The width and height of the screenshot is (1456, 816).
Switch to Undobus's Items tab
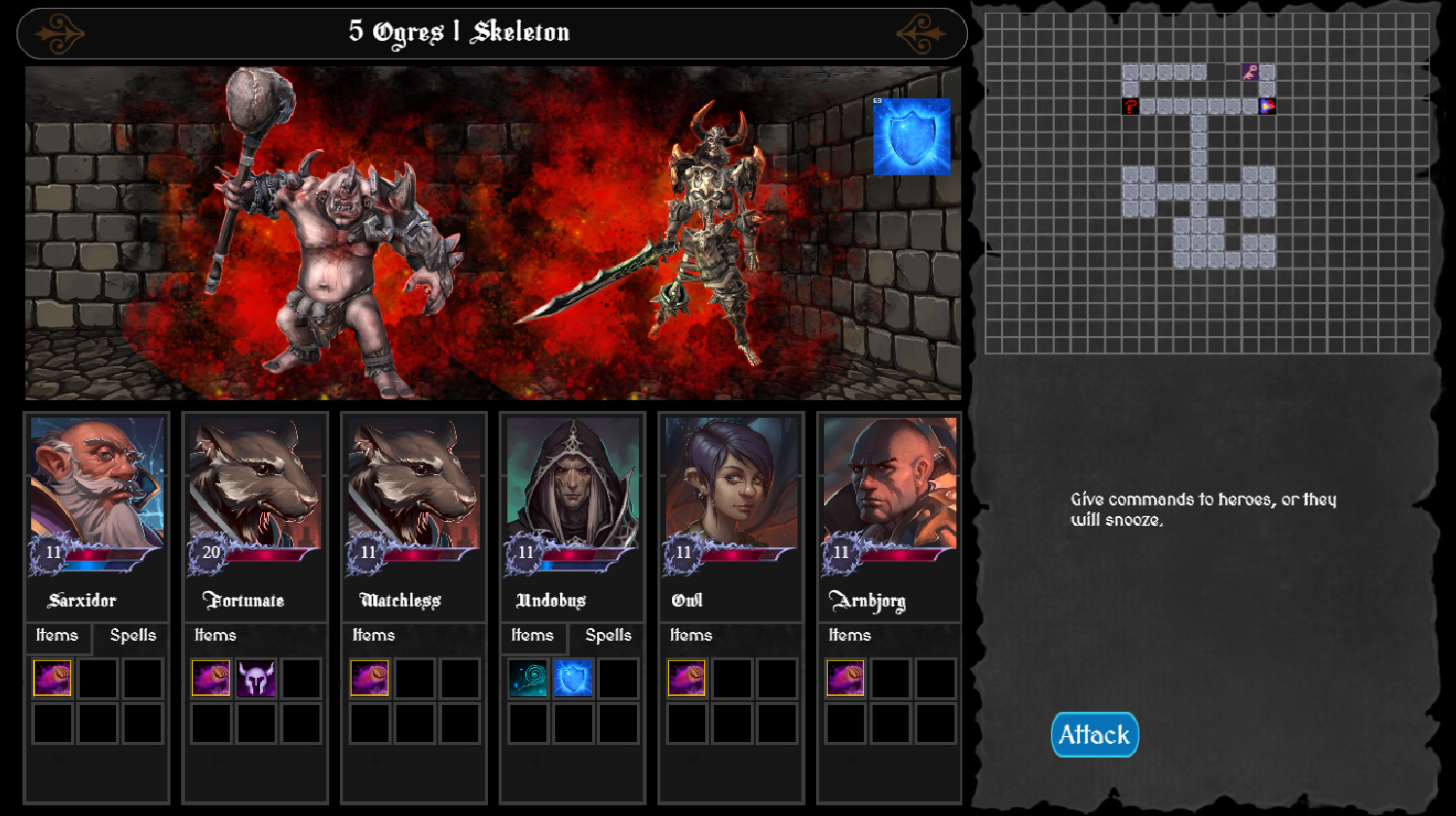pyautogui.click(x=532, y=635)
